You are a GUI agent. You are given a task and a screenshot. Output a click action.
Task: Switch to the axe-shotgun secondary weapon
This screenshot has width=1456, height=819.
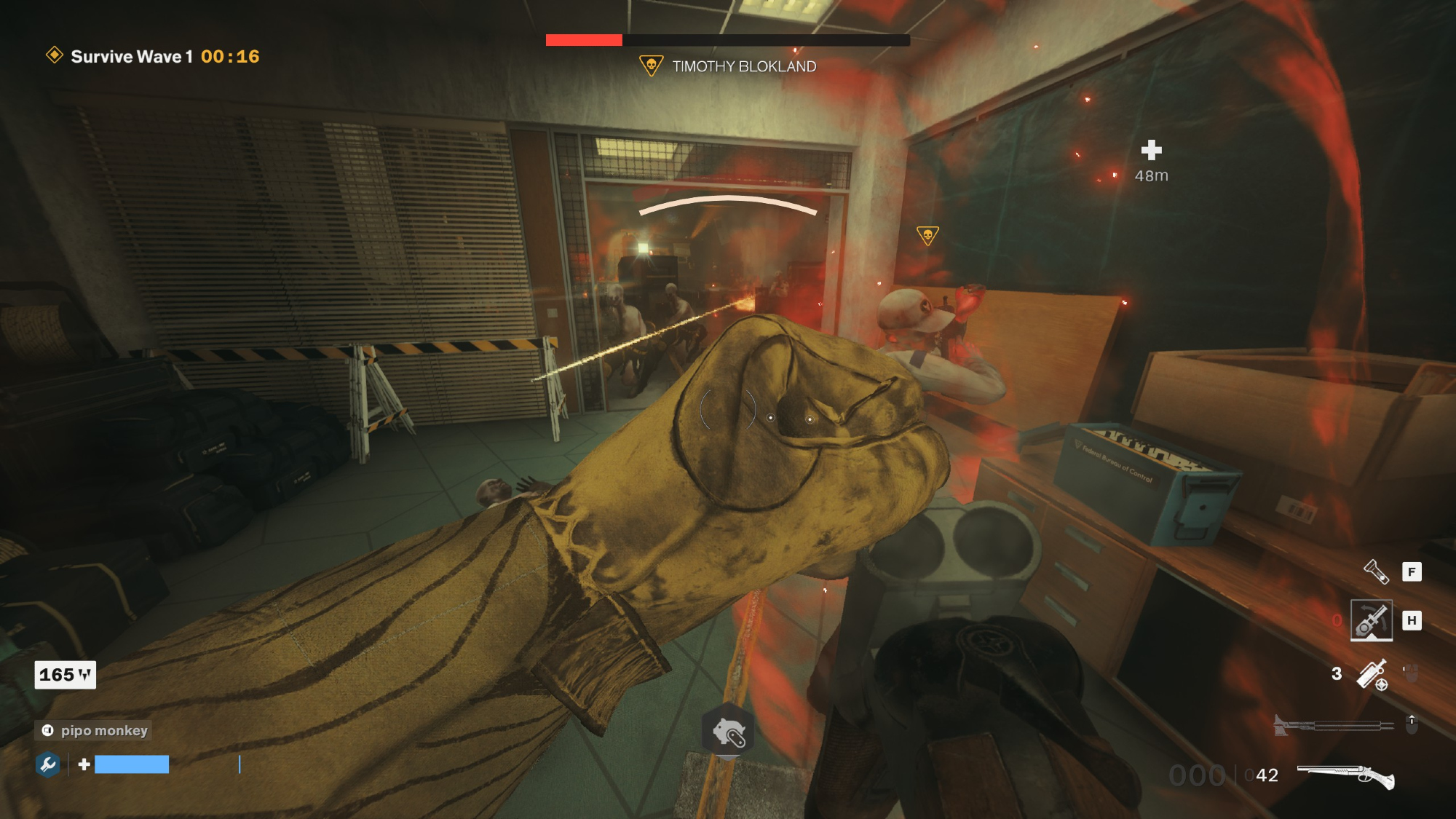[1332, 725]
